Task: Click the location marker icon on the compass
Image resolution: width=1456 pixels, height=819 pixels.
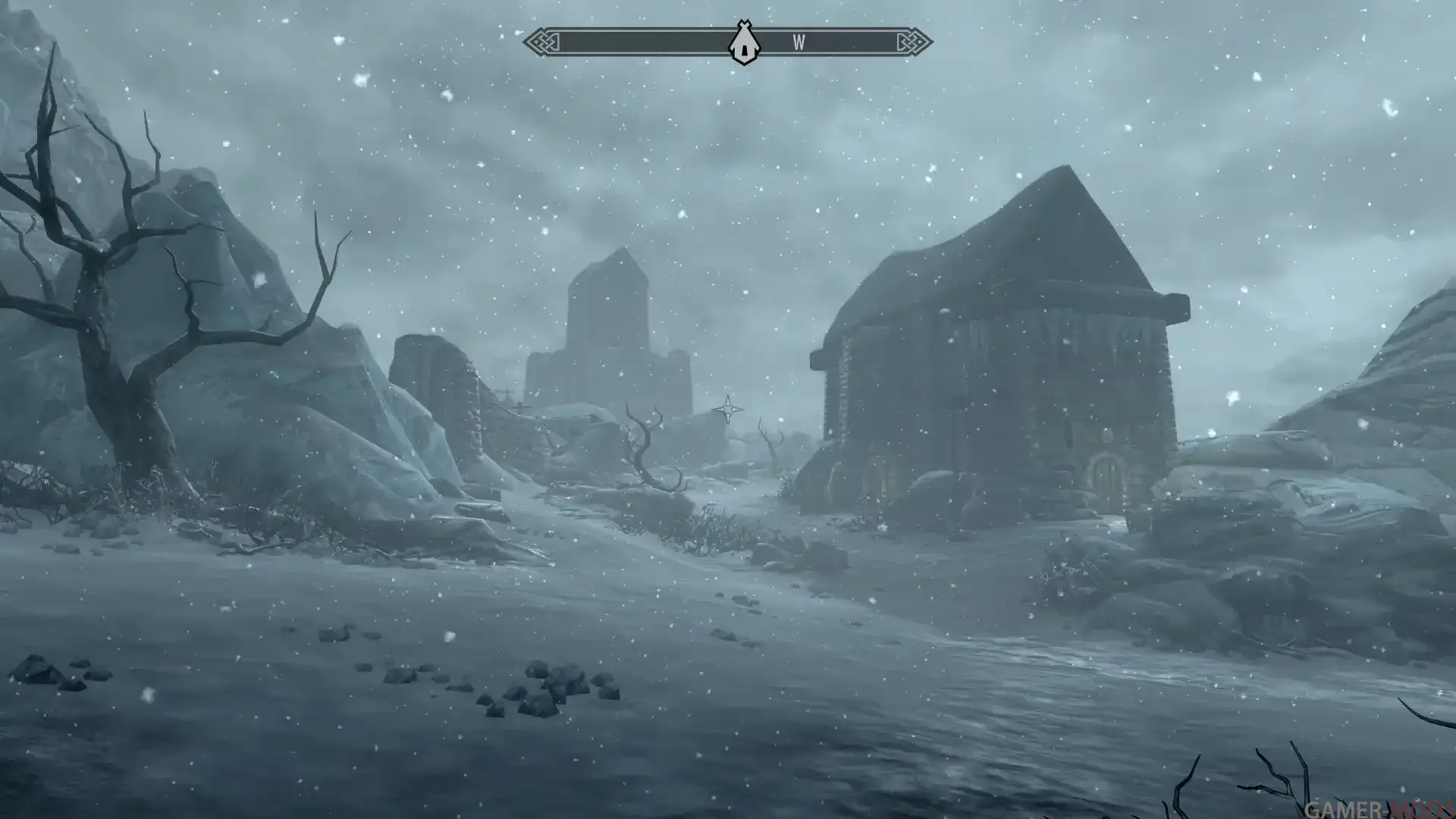Action: [743, 43]
